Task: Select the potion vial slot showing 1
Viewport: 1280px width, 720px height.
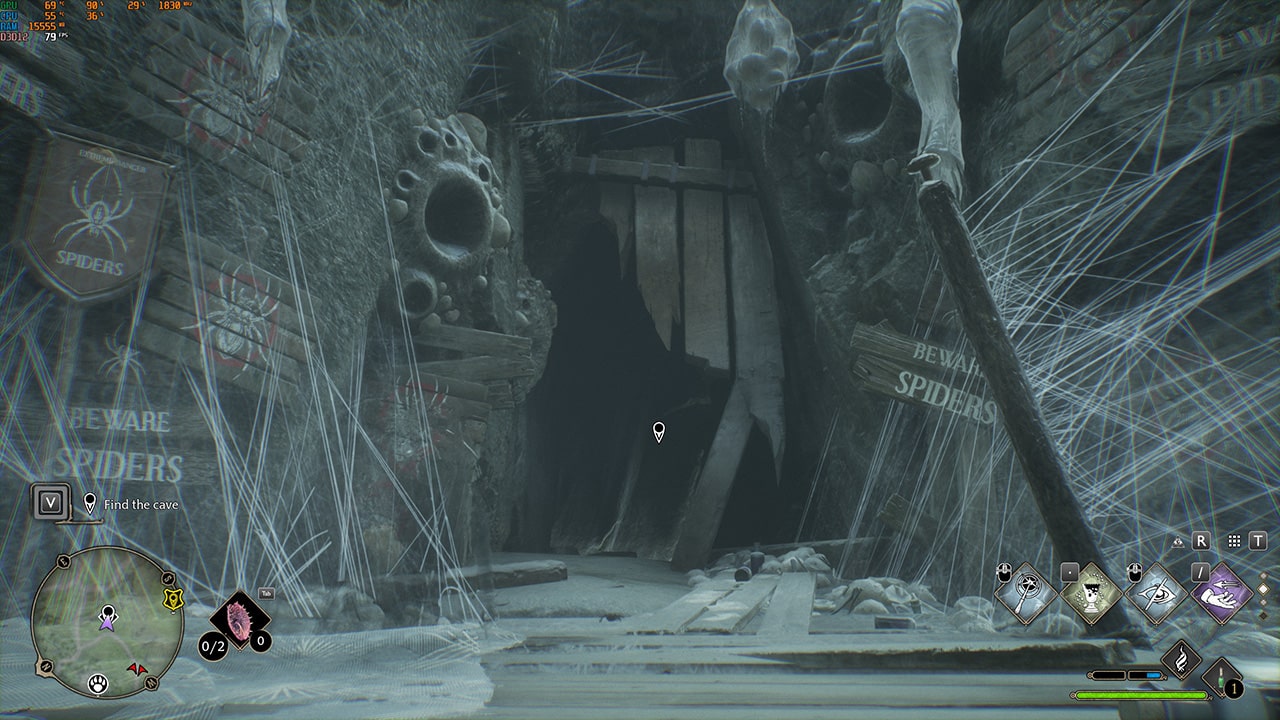Action: (x=1221, y=678)
